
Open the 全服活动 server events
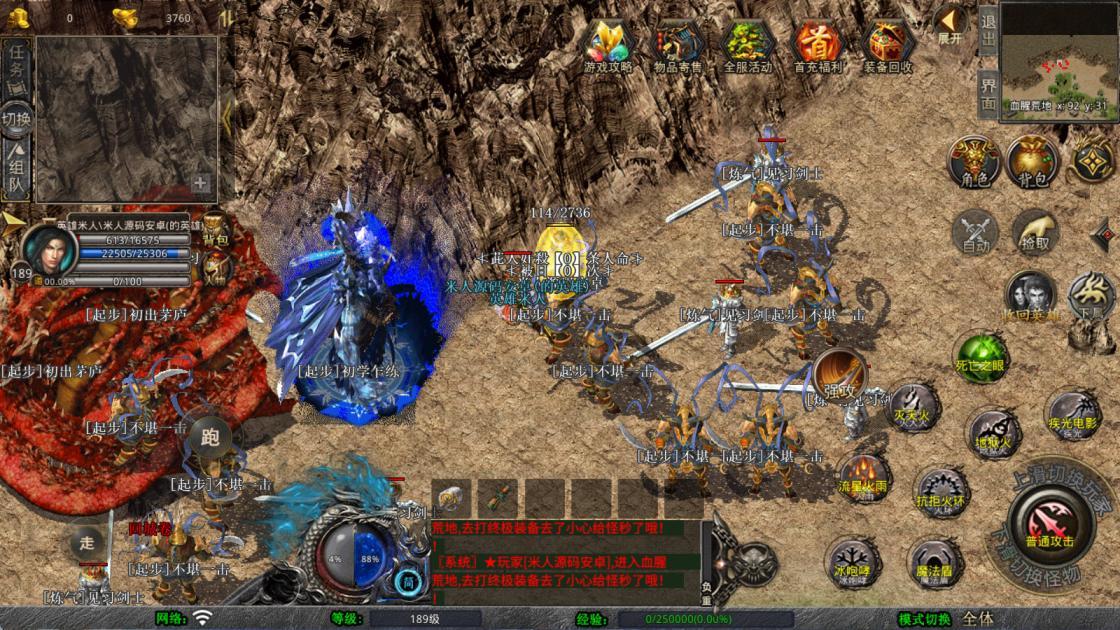pos(746,44)
